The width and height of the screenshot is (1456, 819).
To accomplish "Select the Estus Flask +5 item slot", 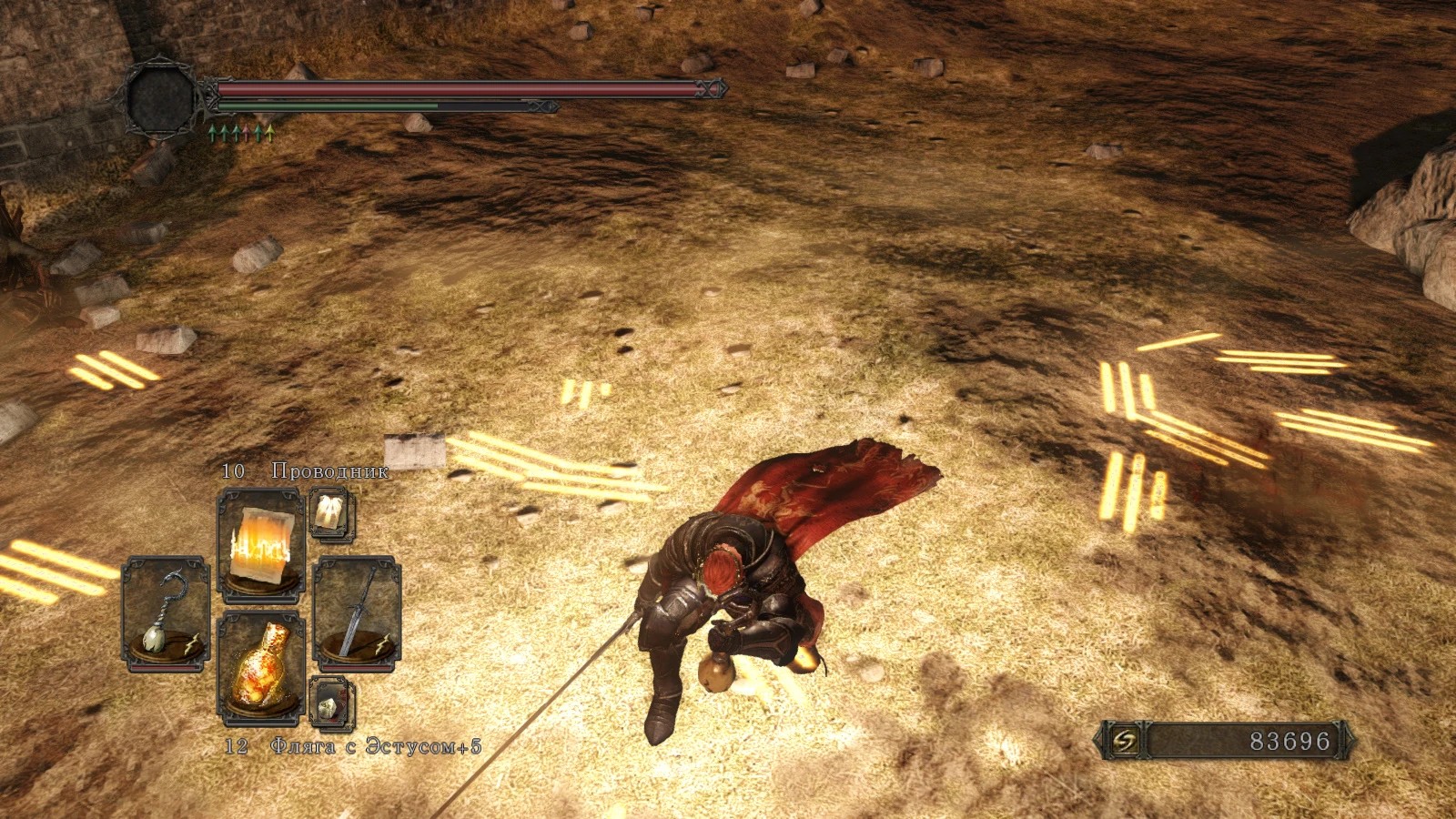I will 260,667.
